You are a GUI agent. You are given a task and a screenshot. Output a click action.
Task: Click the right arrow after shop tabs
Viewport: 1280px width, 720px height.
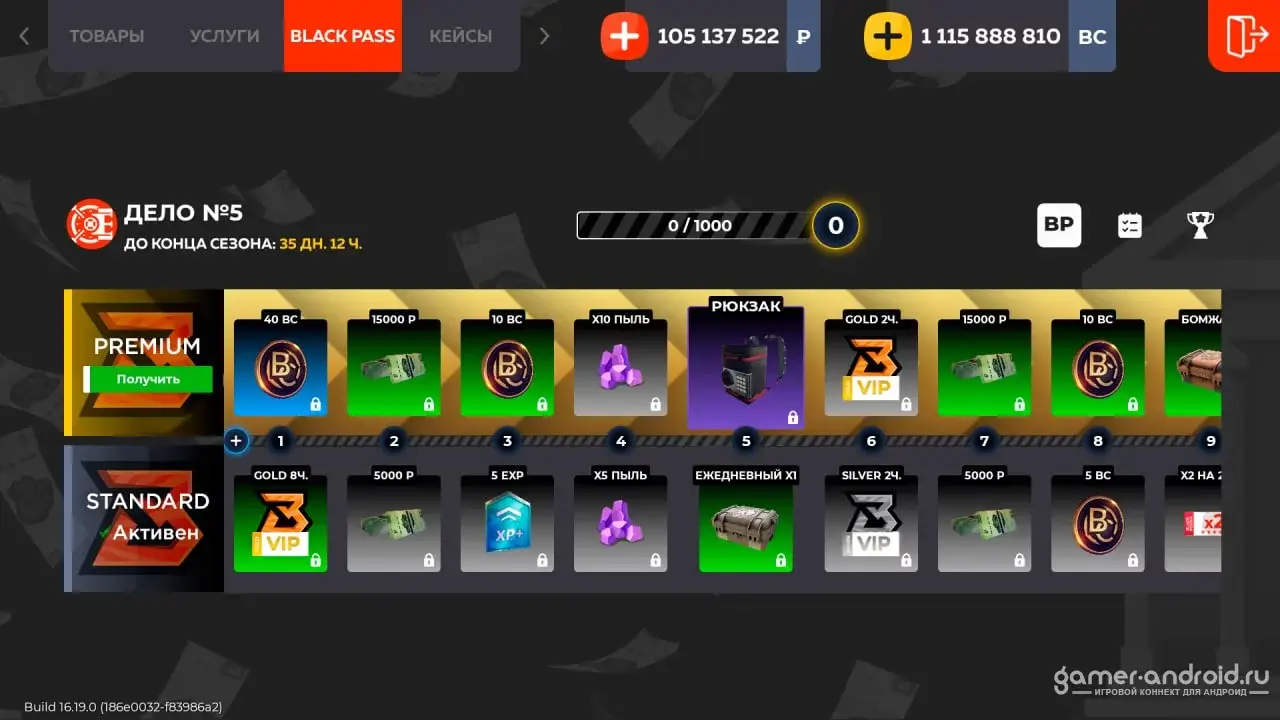click(544, 36)
